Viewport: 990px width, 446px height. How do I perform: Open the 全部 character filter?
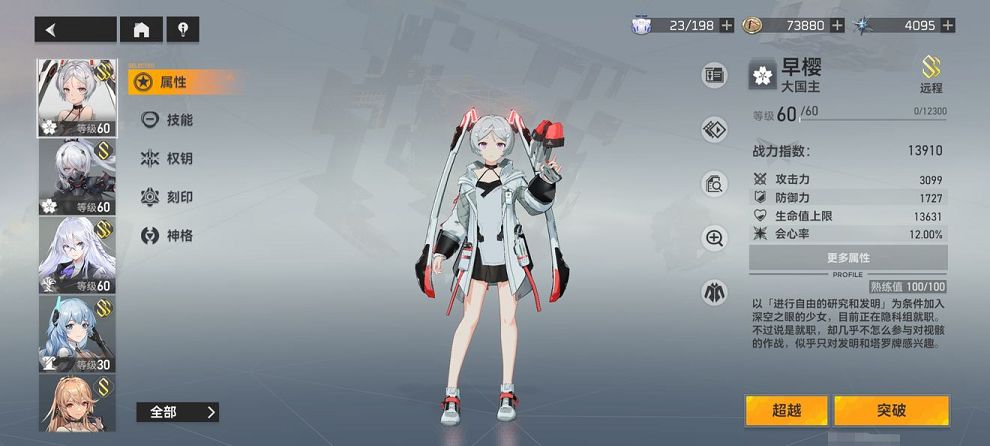[177, 412]
